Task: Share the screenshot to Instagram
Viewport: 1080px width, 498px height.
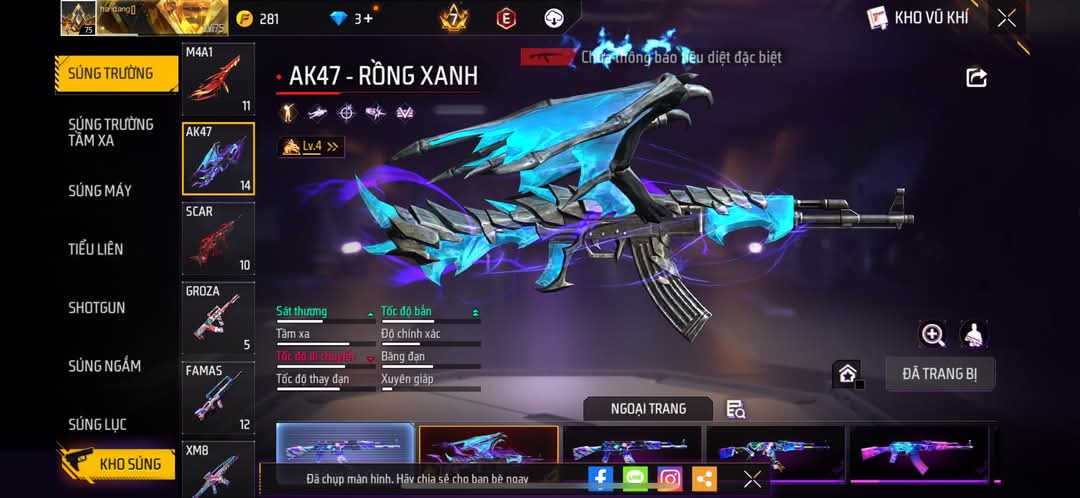Action: click(670, 479)
